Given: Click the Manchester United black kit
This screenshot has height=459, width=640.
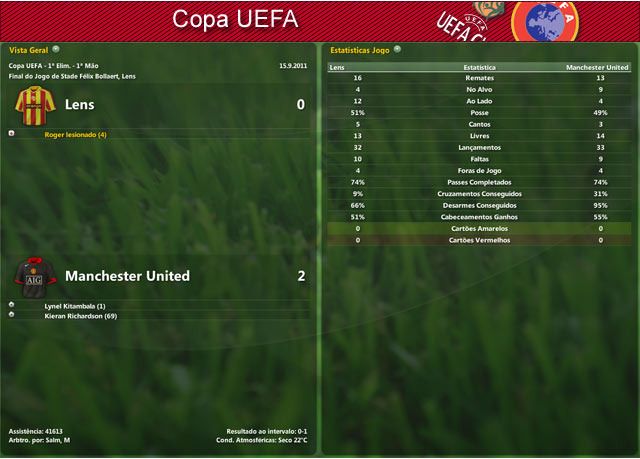Looking at the screenshot, I should click(x=34, y=275).
